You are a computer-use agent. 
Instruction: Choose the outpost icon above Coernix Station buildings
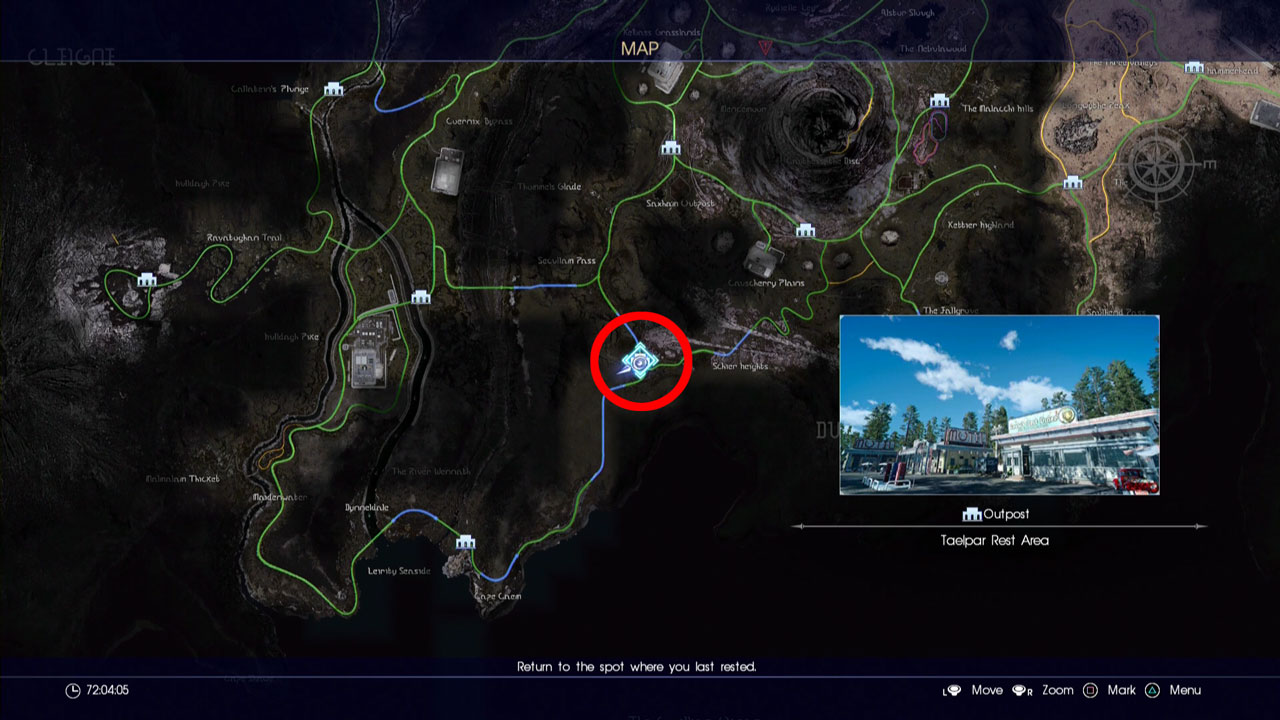[421, 297]
